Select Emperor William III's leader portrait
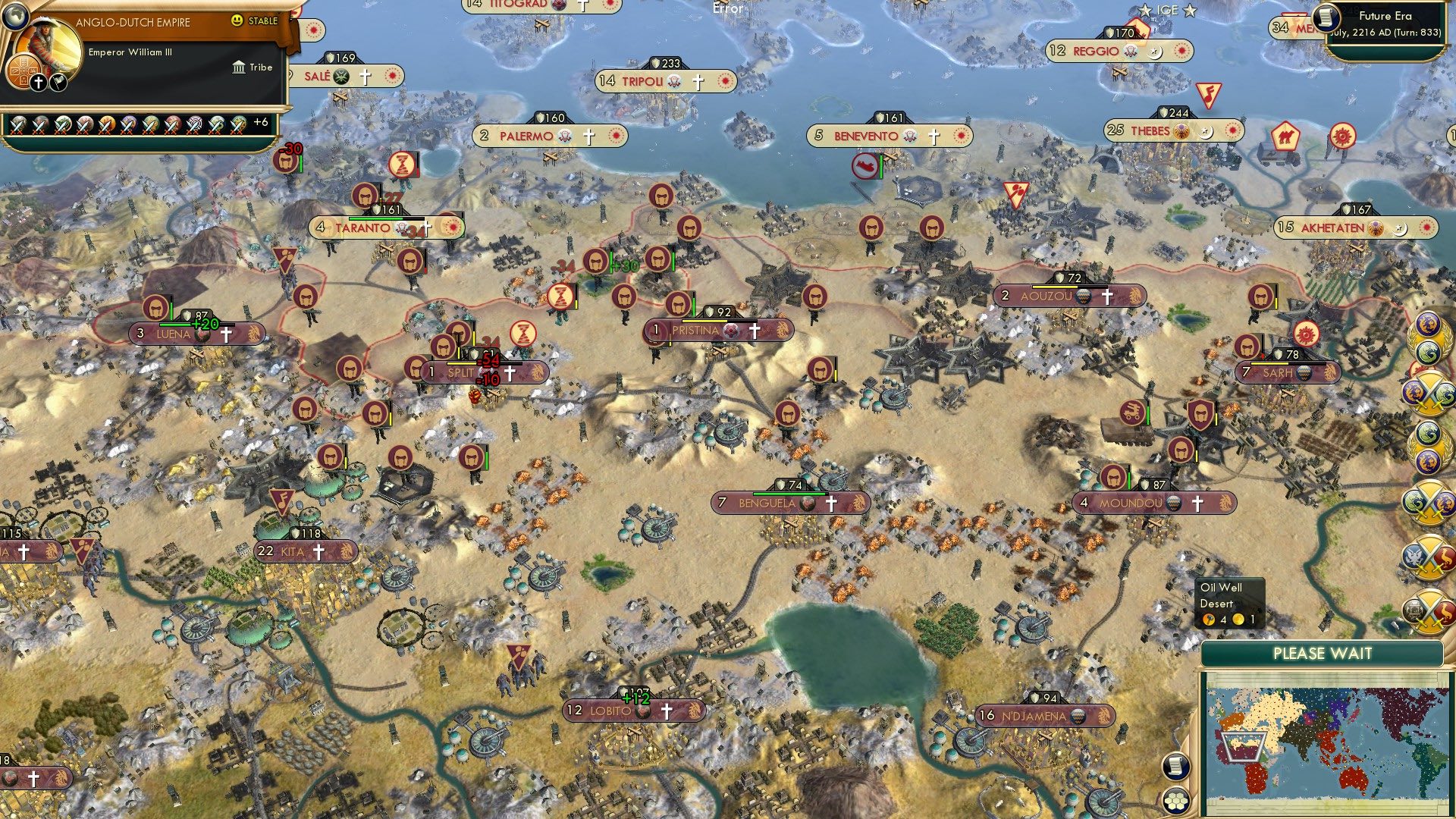Viewport: 1456px width, 819px height. pos(47,44)
